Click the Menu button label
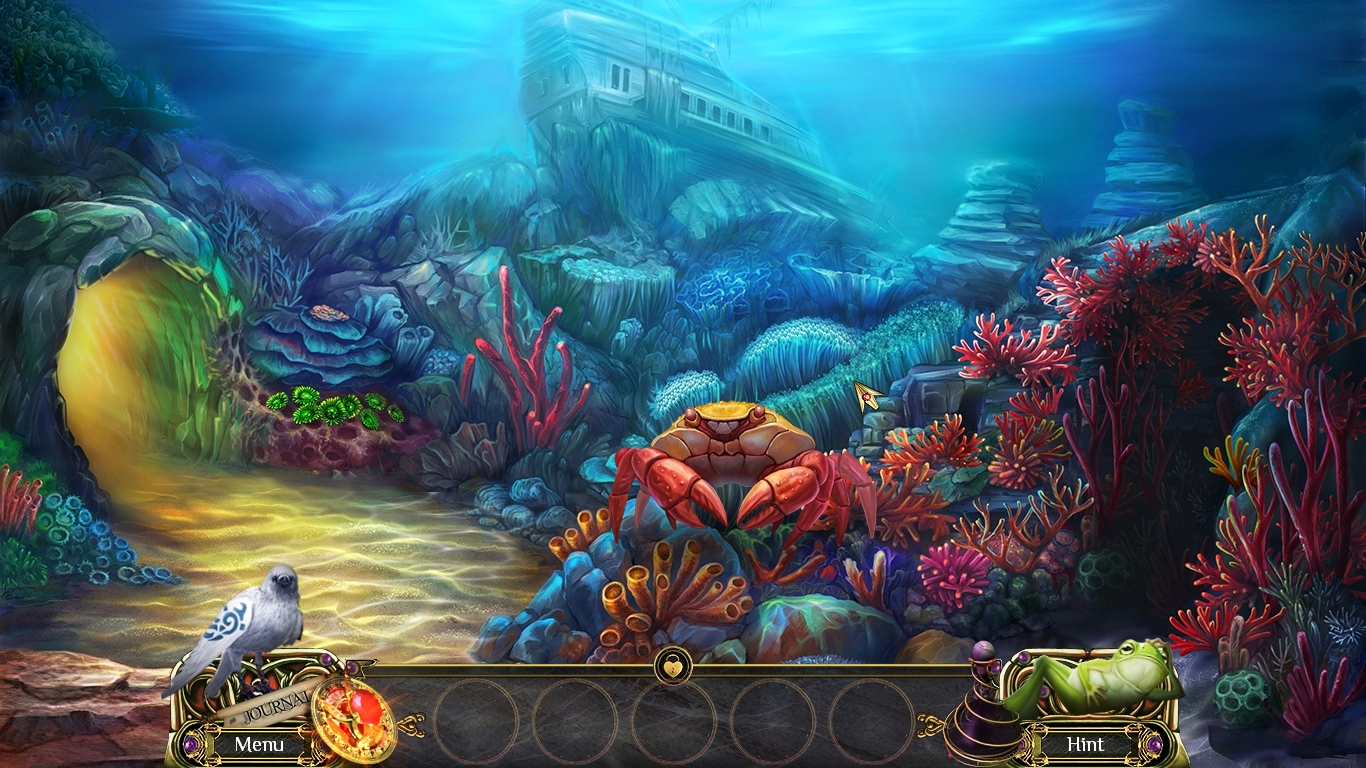This screenshot has height=768, width=1366. click(259, 744)
